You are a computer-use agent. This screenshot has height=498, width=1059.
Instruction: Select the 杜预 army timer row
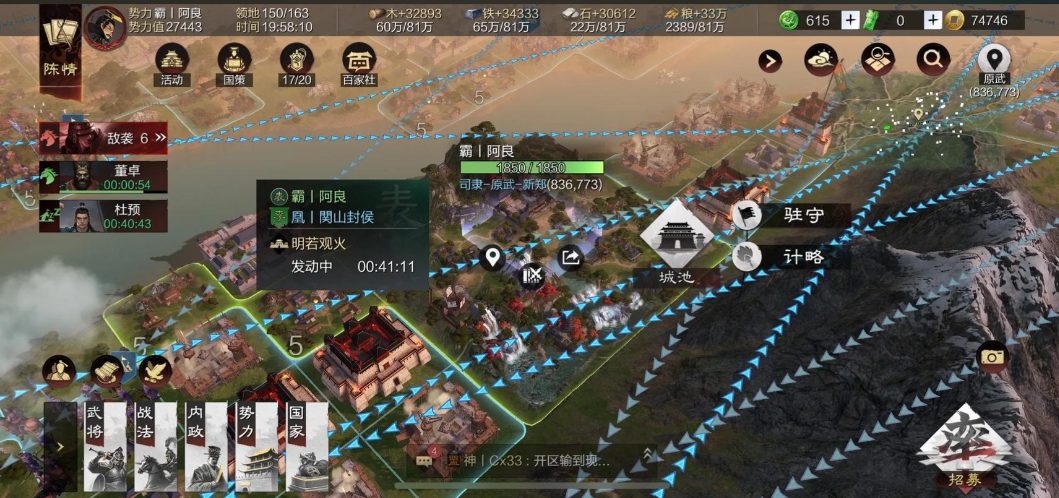[104, 216]
